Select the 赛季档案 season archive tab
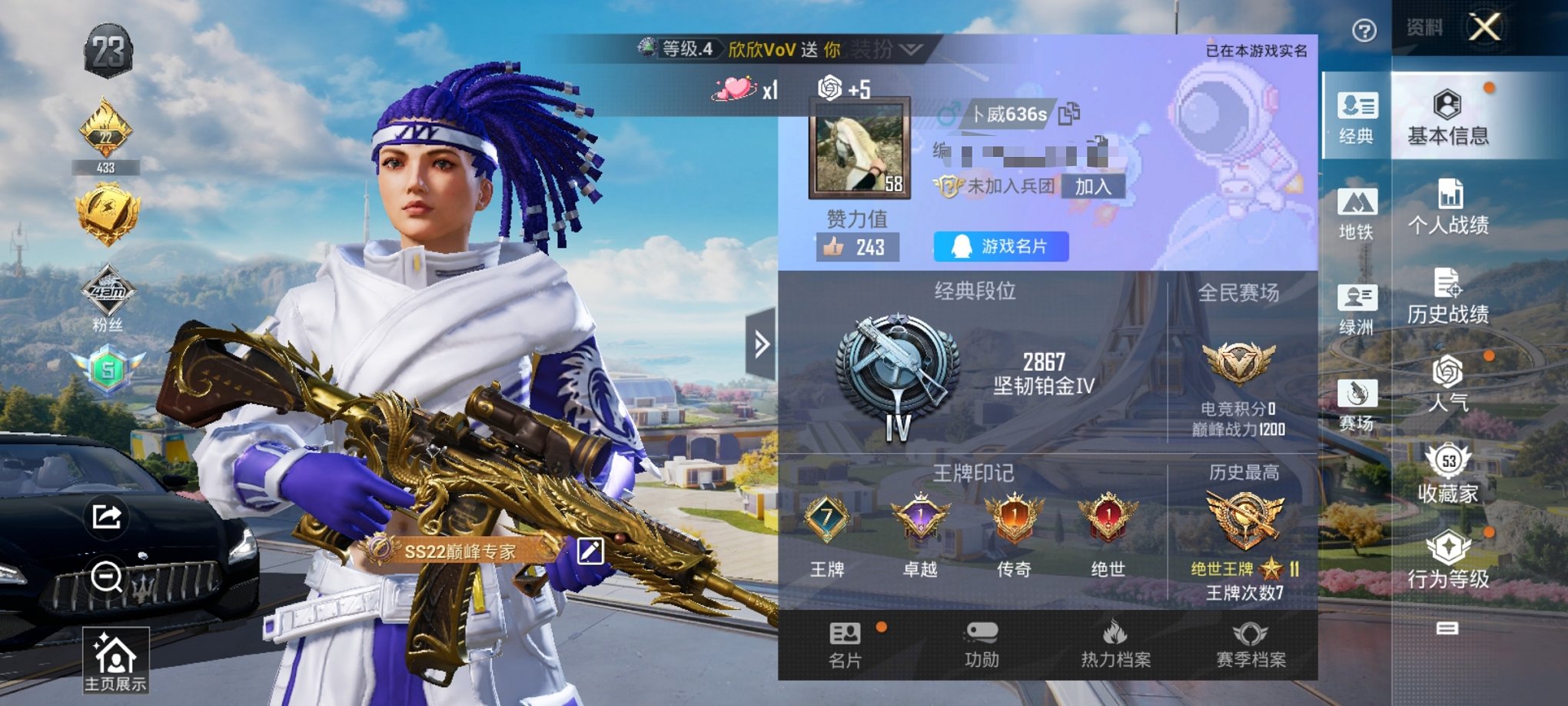 (x=1251, y=644)
